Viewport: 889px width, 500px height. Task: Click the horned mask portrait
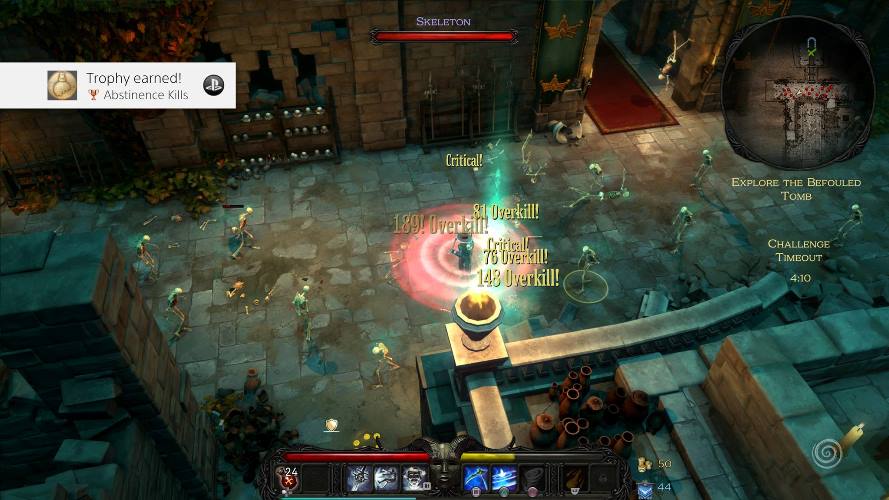click(x=444, y=468)
